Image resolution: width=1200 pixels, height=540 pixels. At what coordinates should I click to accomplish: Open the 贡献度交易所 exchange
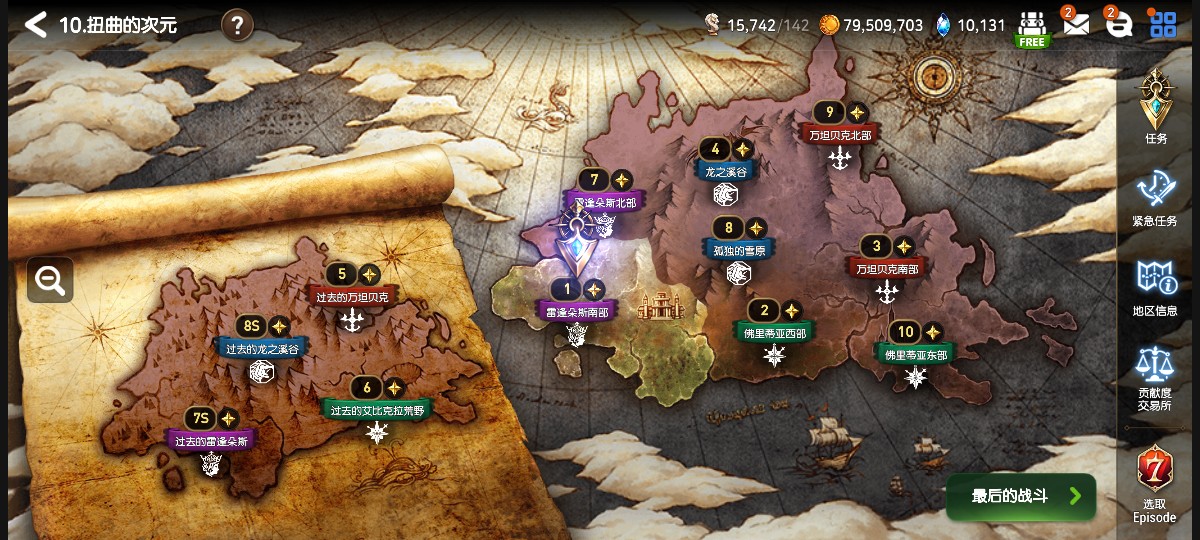[1155, 377]
